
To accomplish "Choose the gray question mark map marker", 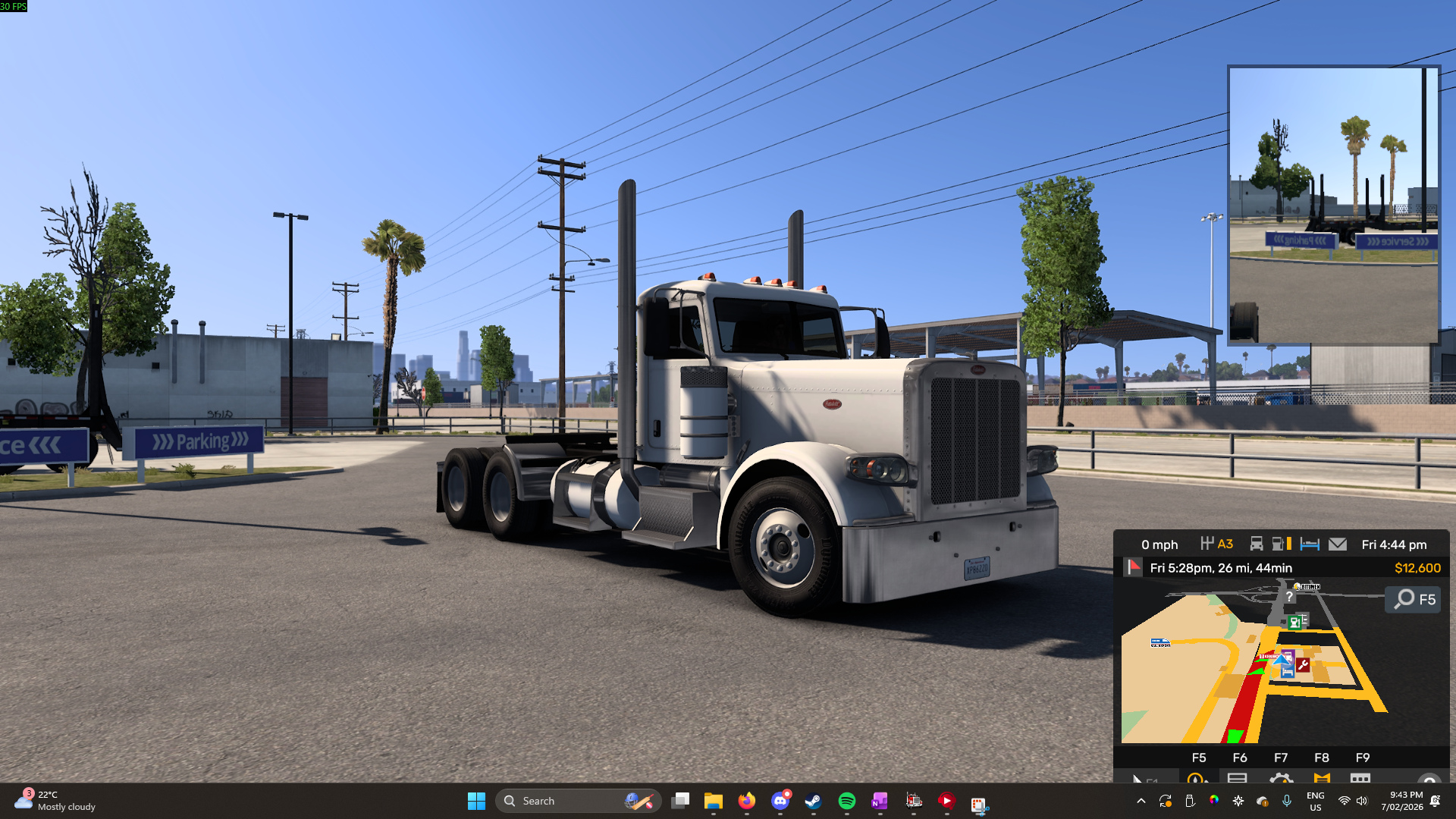I will click(1289, 597).
